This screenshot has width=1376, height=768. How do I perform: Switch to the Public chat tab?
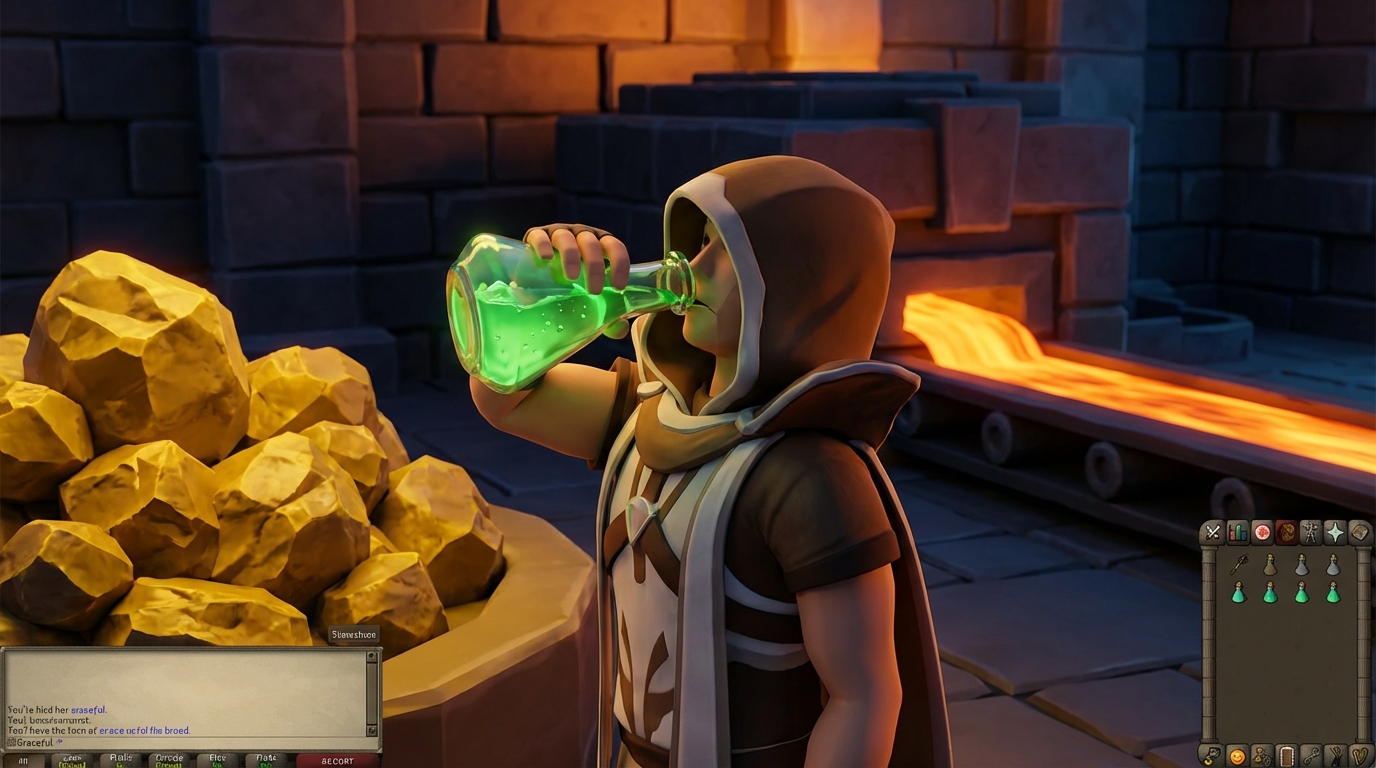(x=122, y=760)
